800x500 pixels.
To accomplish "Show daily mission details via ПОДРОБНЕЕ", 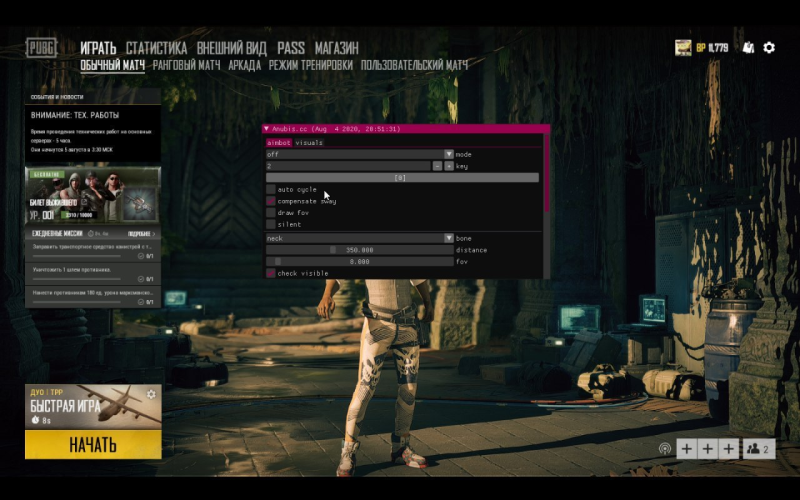I will pyautogui.click(x=139, y=233).
